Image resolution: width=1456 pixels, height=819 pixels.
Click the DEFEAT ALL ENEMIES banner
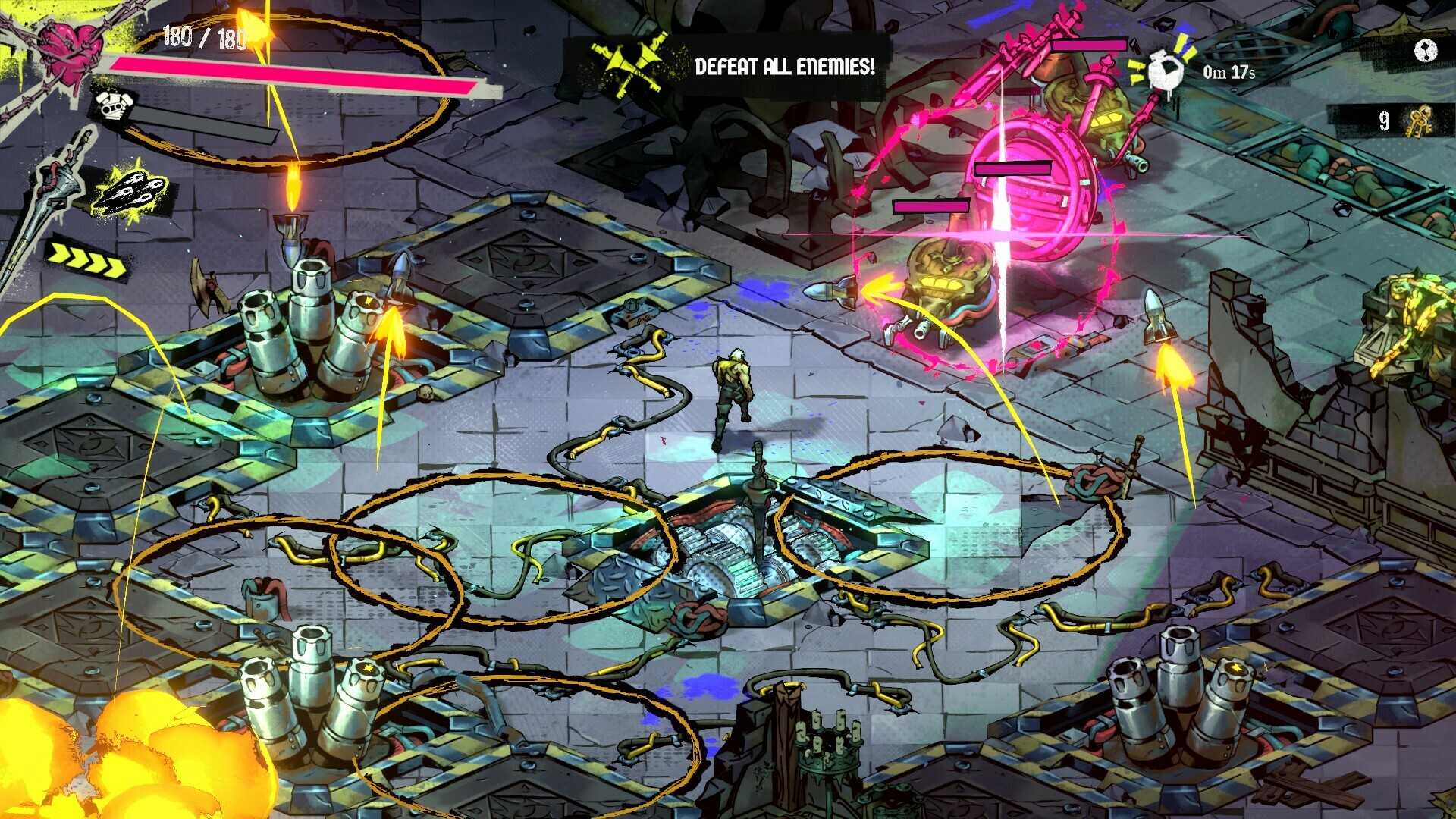click(x=785, y=66)
